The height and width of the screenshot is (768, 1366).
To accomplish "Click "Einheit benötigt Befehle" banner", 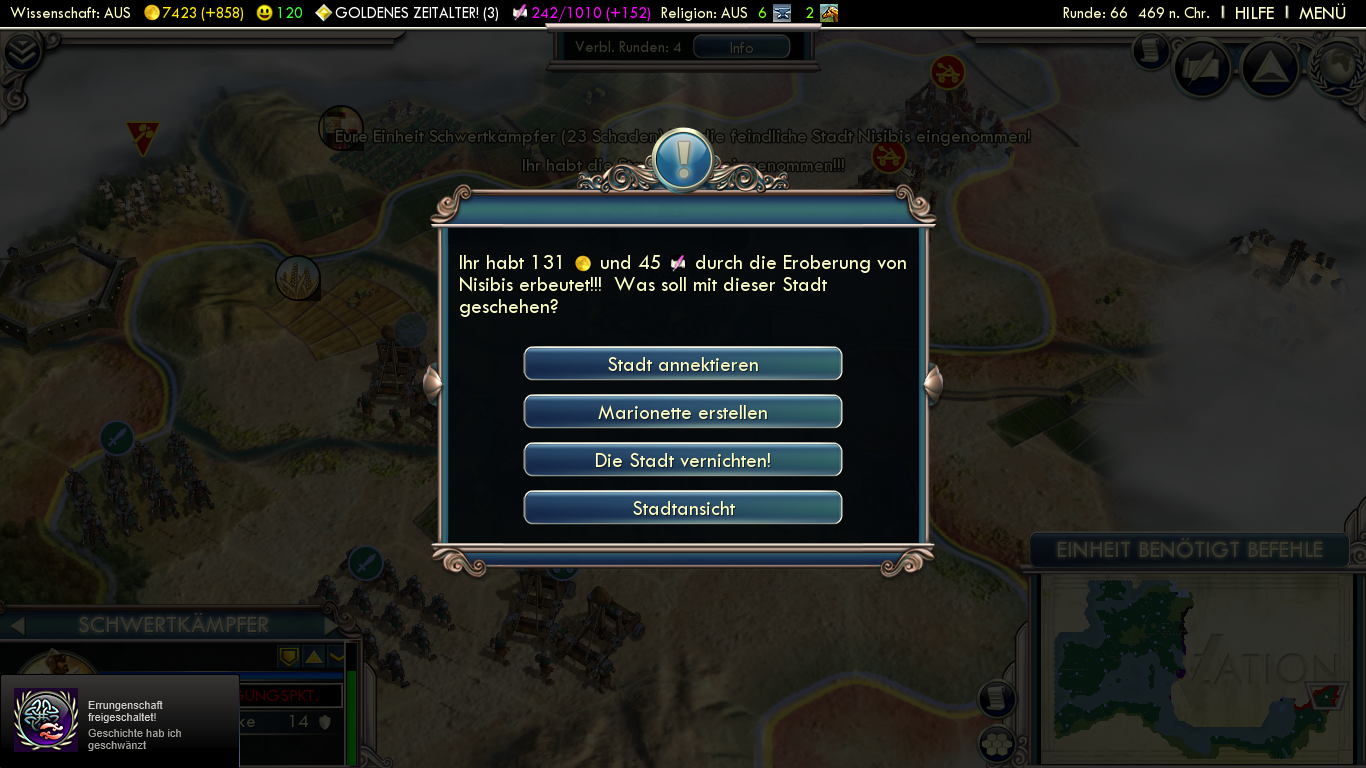I will click(1189, 550).
